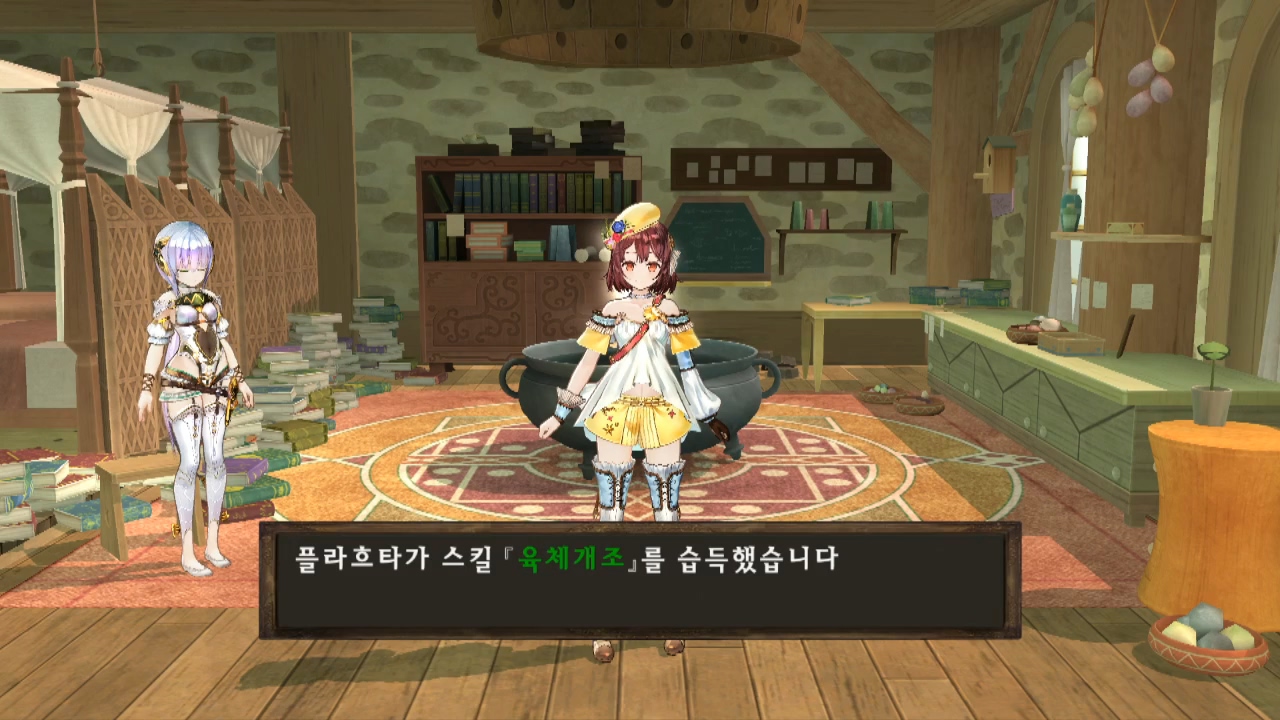Dismiss the skill acquired message box
This screenshot has height=720, width=1280.
pyautogui.click(x=640, y=580)
